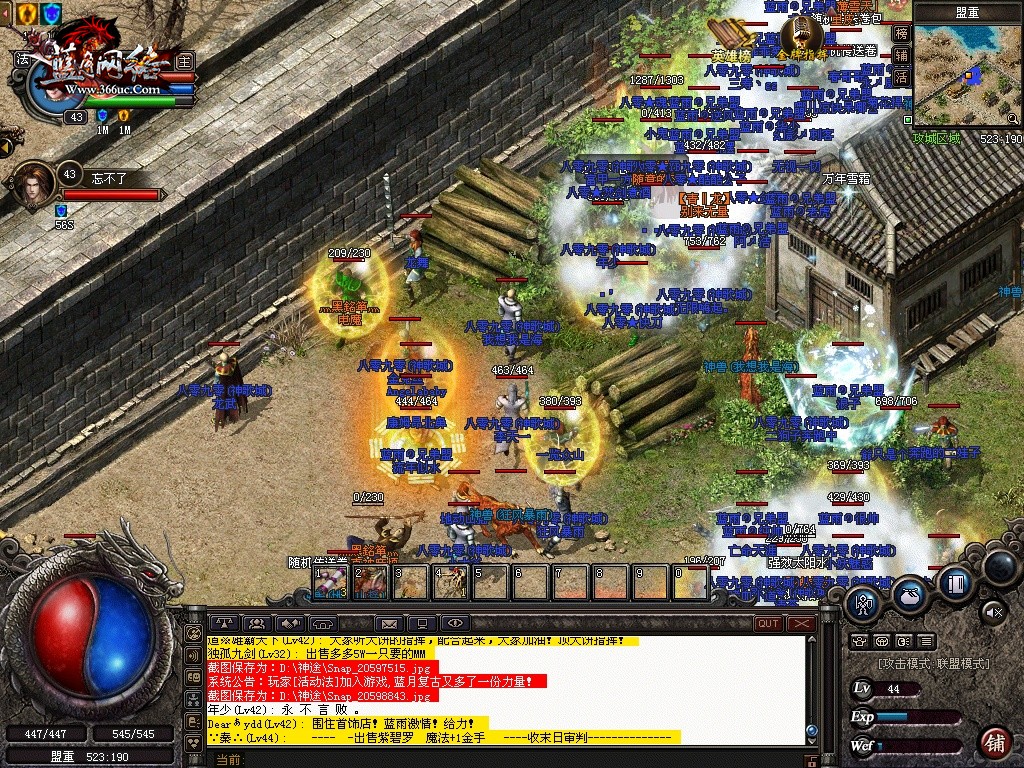Click the eye icon tab above chat

point(454,624)
